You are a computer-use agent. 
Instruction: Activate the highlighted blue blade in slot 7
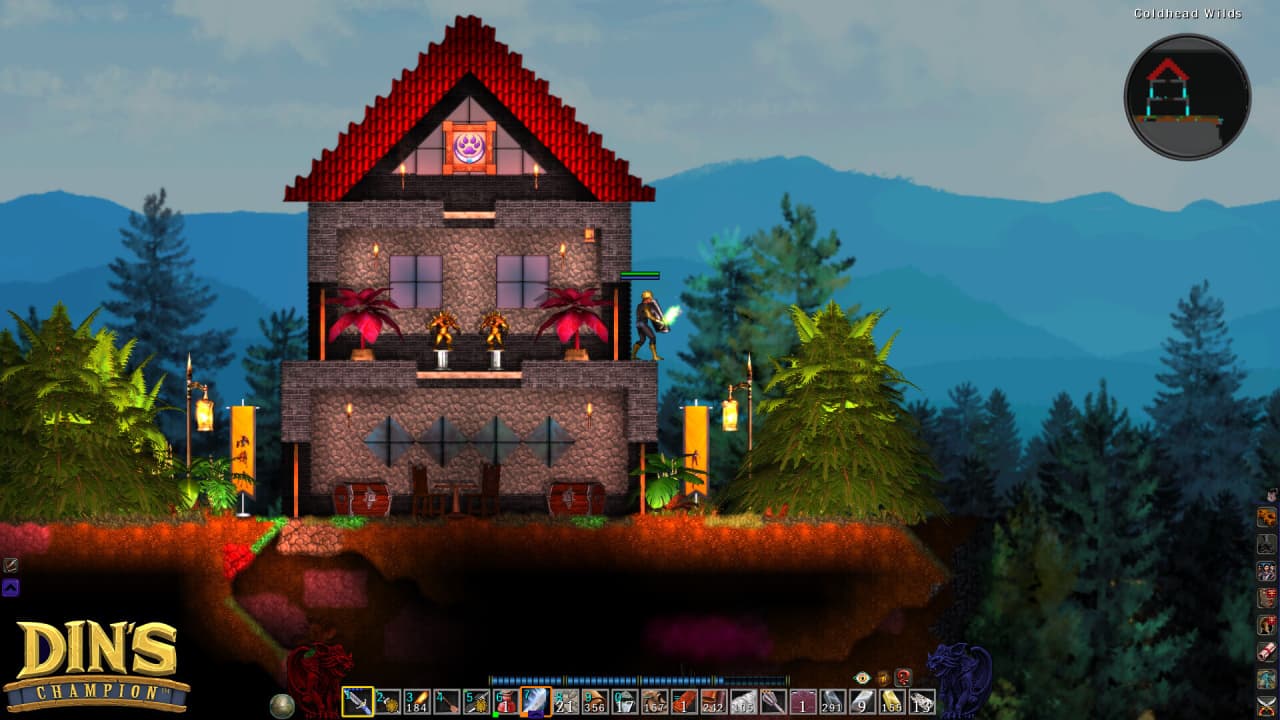[536, 702]
